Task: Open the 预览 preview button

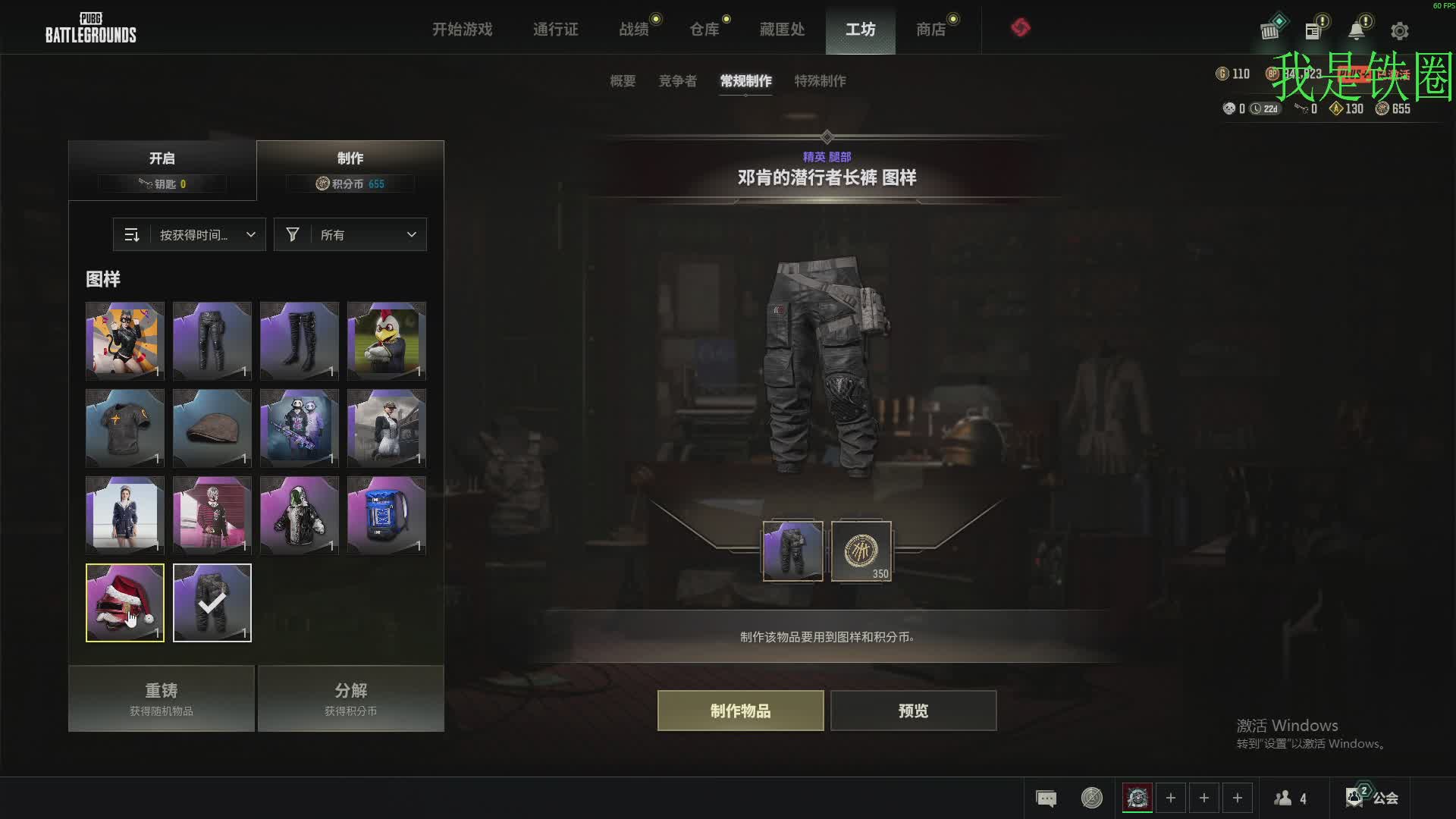Action: tap(913, 711)
